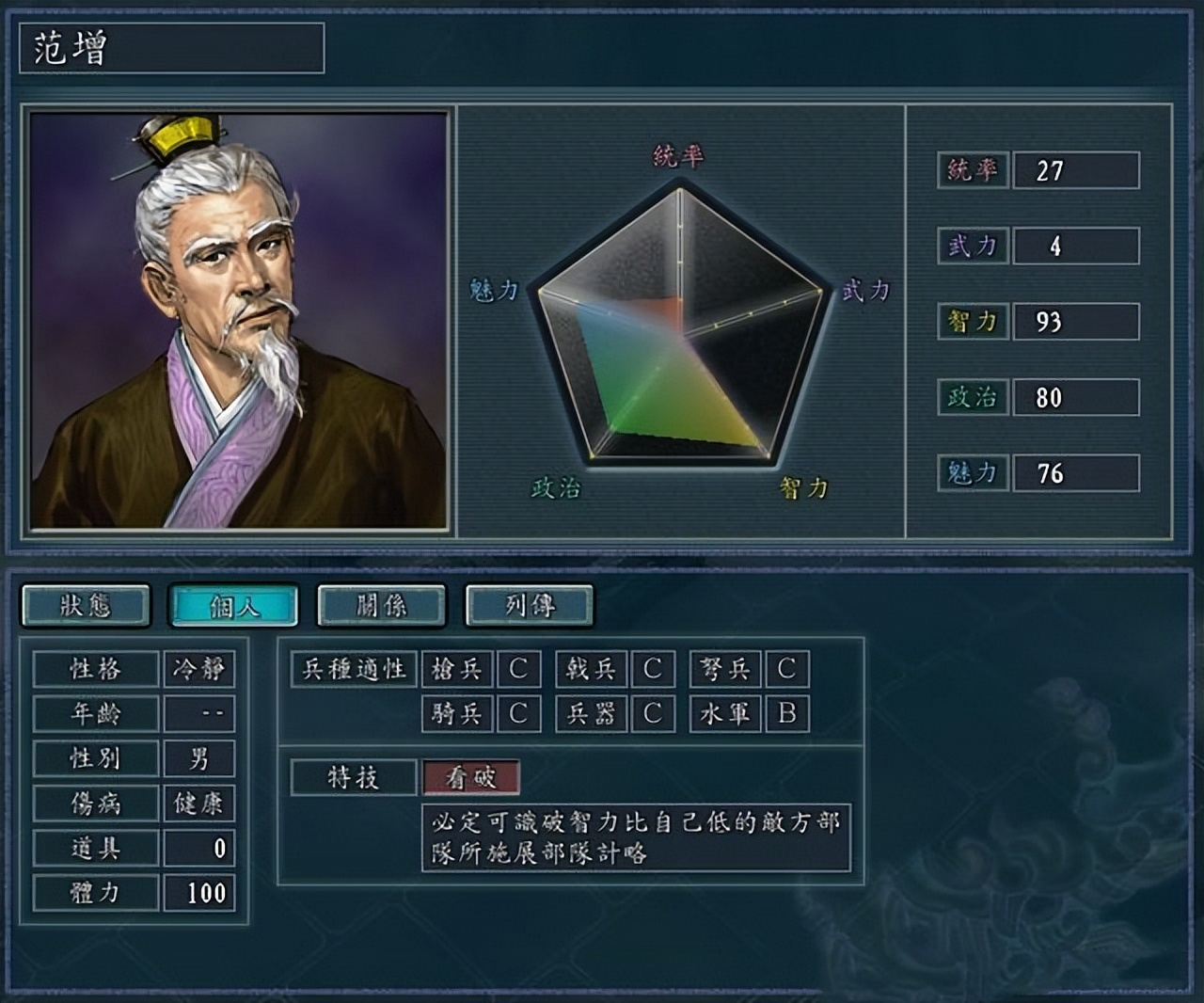Click the 弩兵 C aptitude rating box
The image size is (1204, 1003).
(x=788, y=669)
